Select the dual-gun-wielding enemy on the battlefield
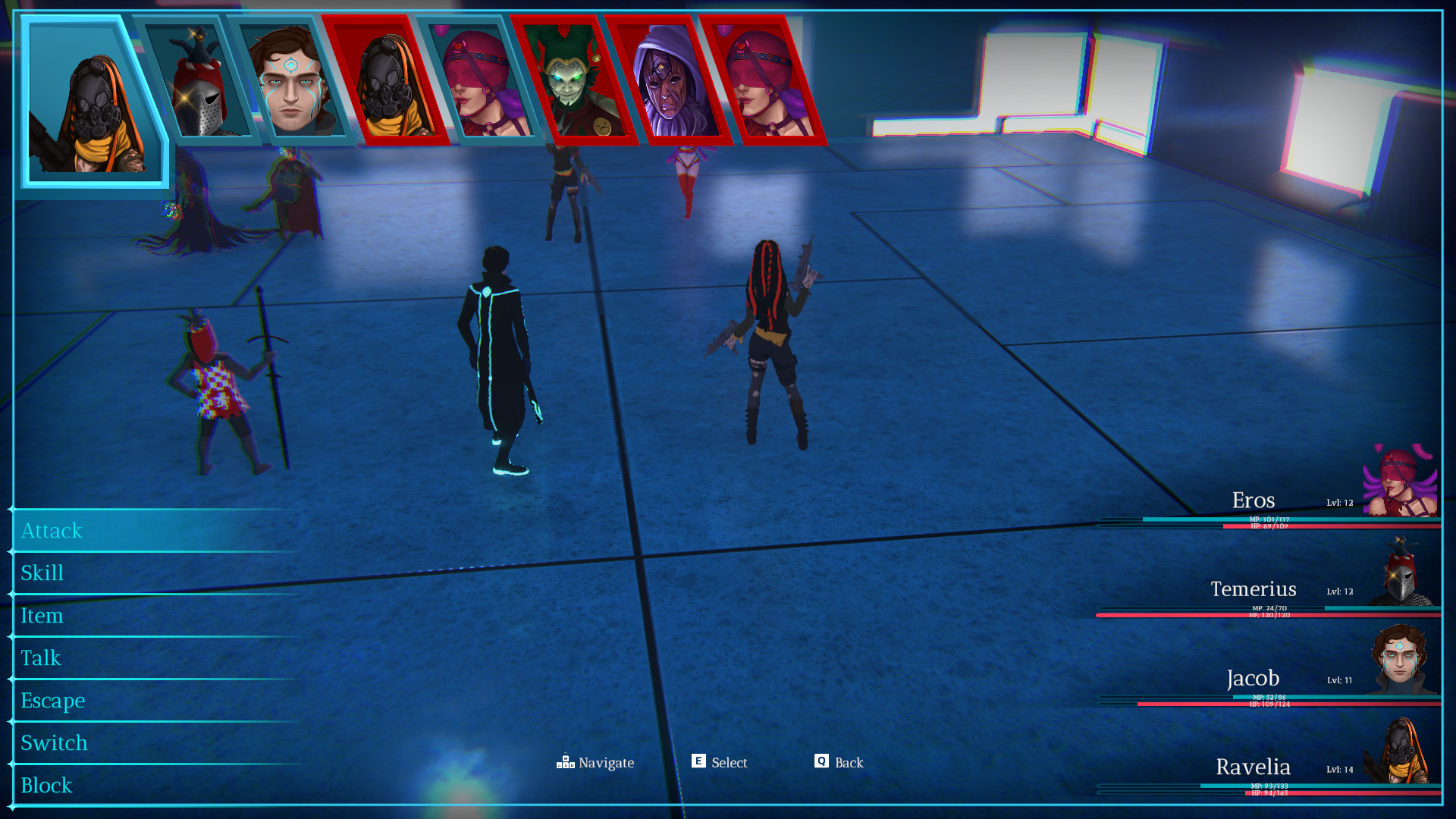Screen dimensions: 1456x819 [x=766, y=341]
